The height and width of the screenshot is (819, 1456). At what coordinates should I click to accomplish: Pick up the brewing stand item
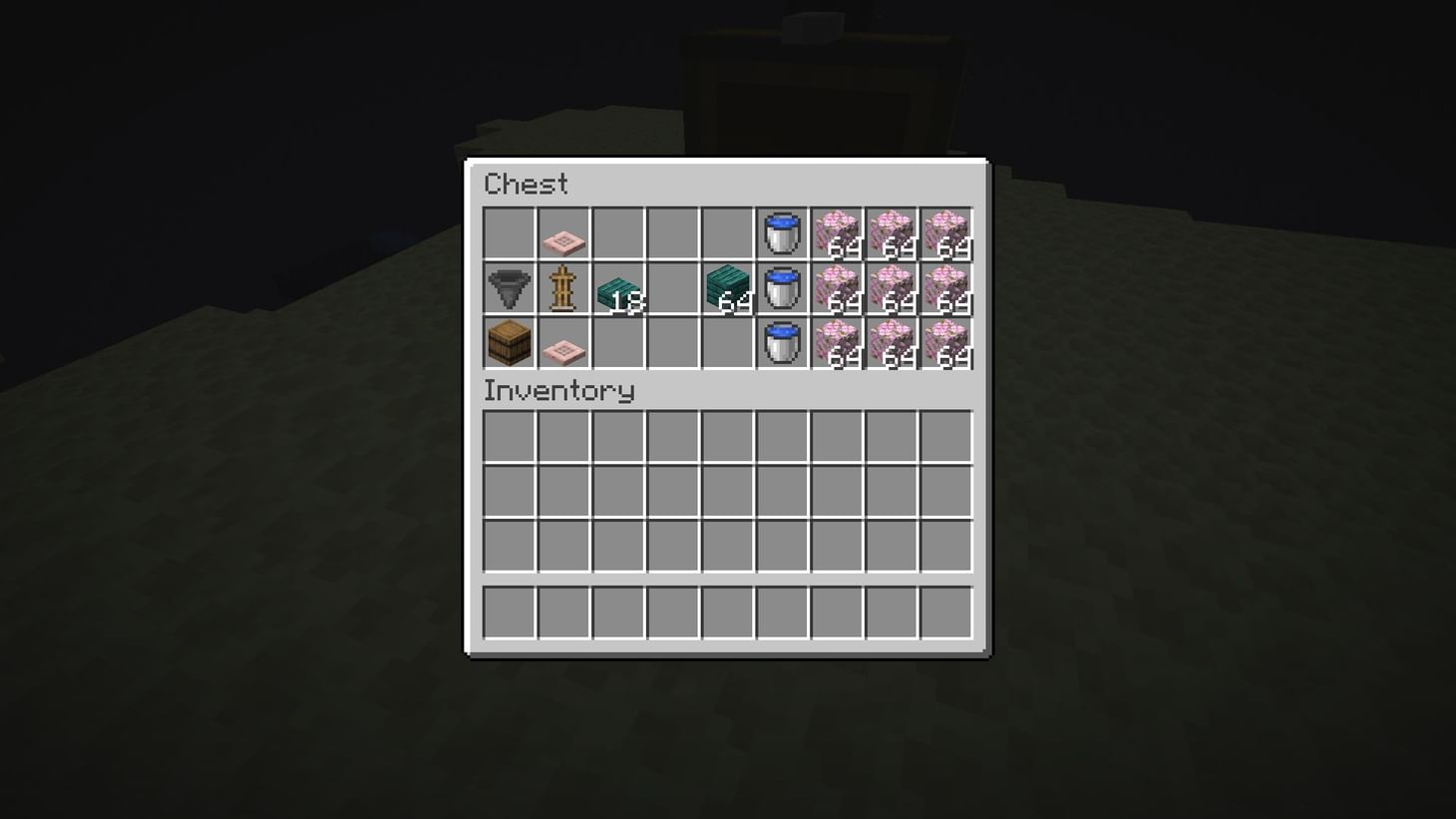click(x=563, y=289)
